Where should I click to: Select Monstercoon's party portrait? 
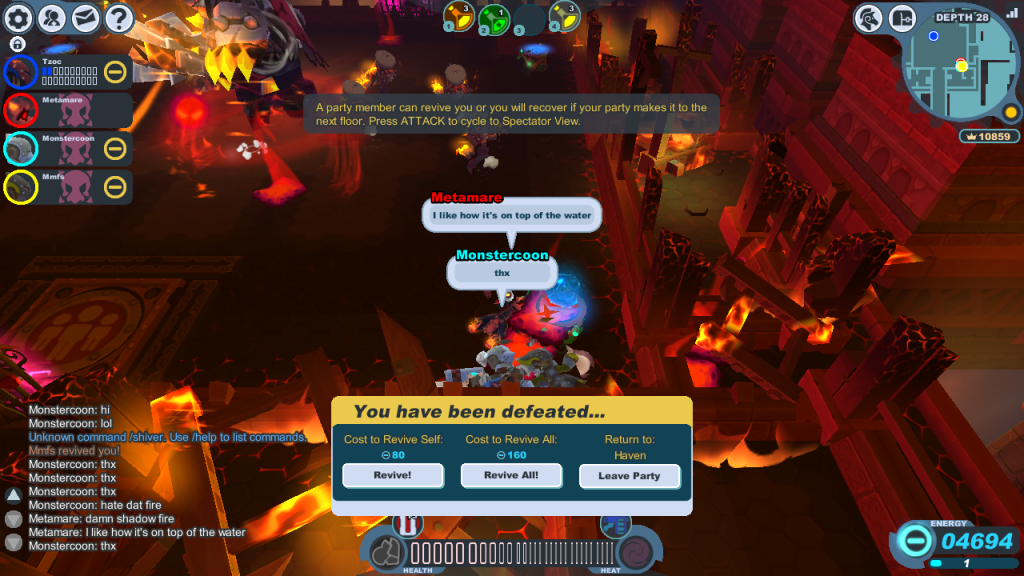[x=20, y=149]
